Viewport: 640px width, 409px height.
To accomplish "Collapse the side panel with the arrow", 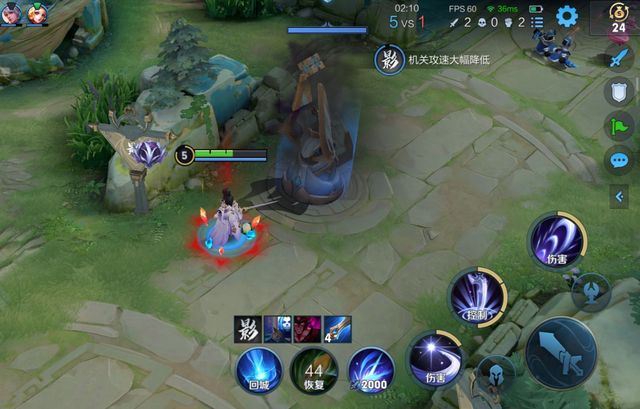I will pos(619,196).
